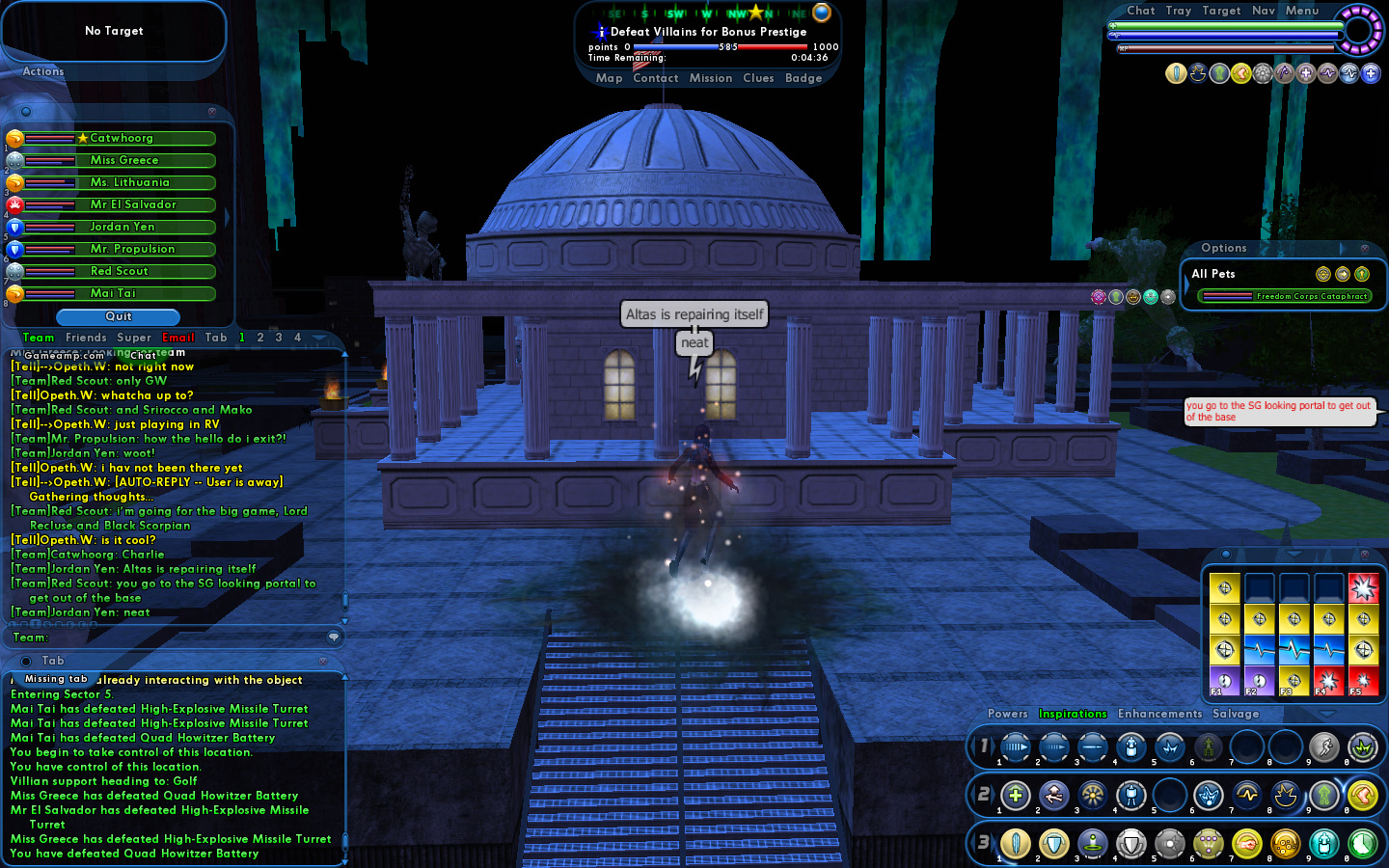This screenshot has width=1389, height=868.
Task: Toggle the Chat window from the top bar
Action: [1141, 11]
